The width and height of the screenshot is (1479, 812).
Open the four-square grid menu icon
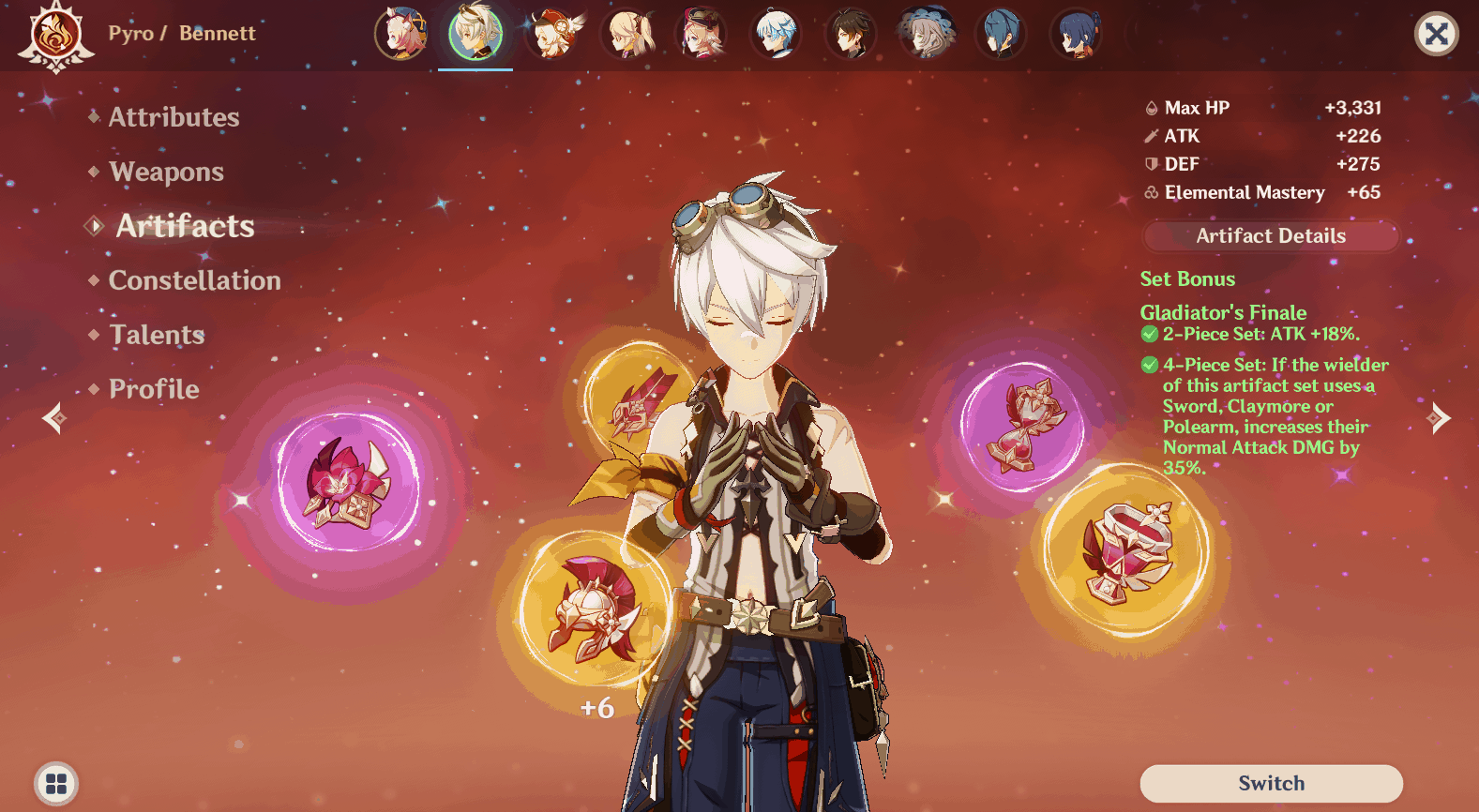pos(56,783)
